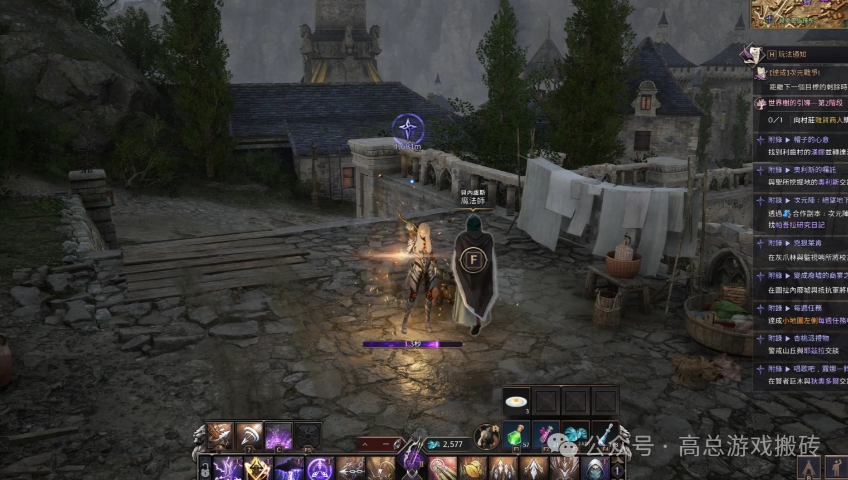
Task: Activate the spinning slash skill icon
Action: (x=248, y=436)
